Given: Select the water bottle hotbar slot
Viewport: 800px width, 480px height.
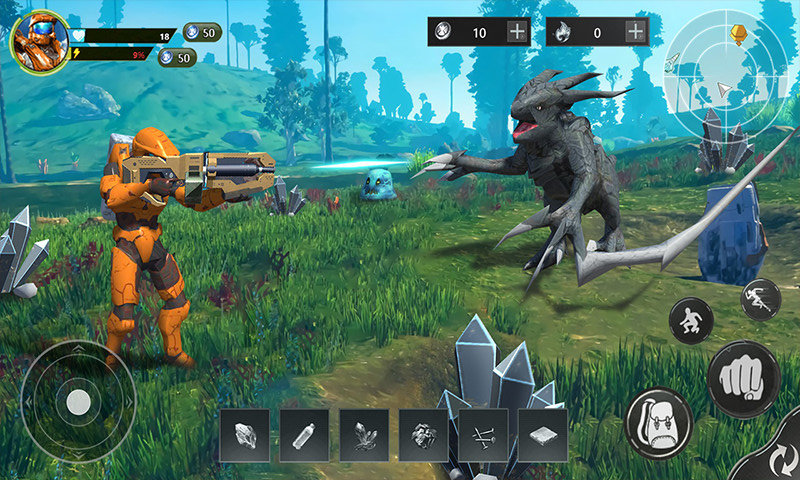Looking at the screenshot, I should (304, 435).
